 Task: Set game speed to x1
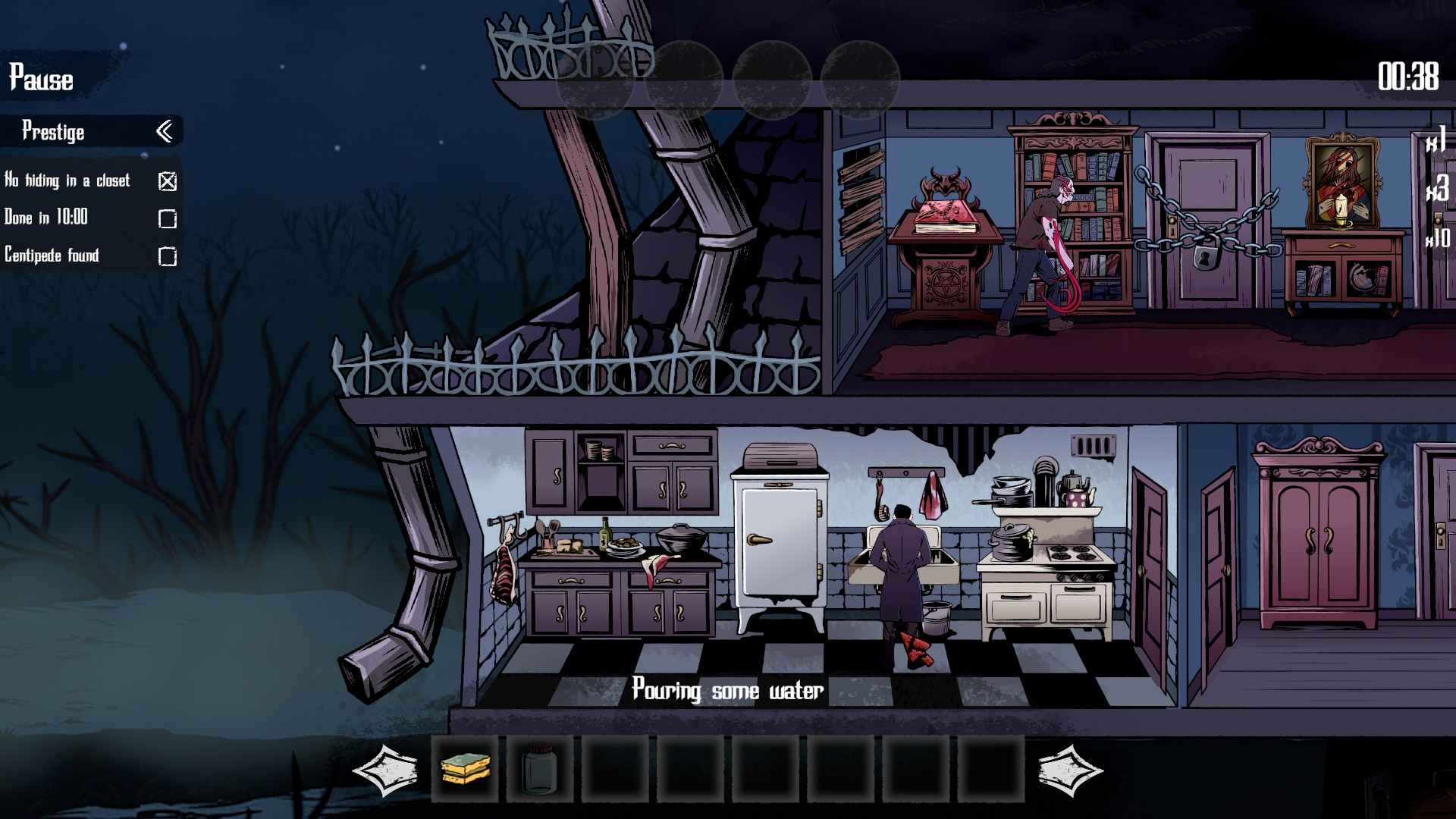(x=1436, y=140)
